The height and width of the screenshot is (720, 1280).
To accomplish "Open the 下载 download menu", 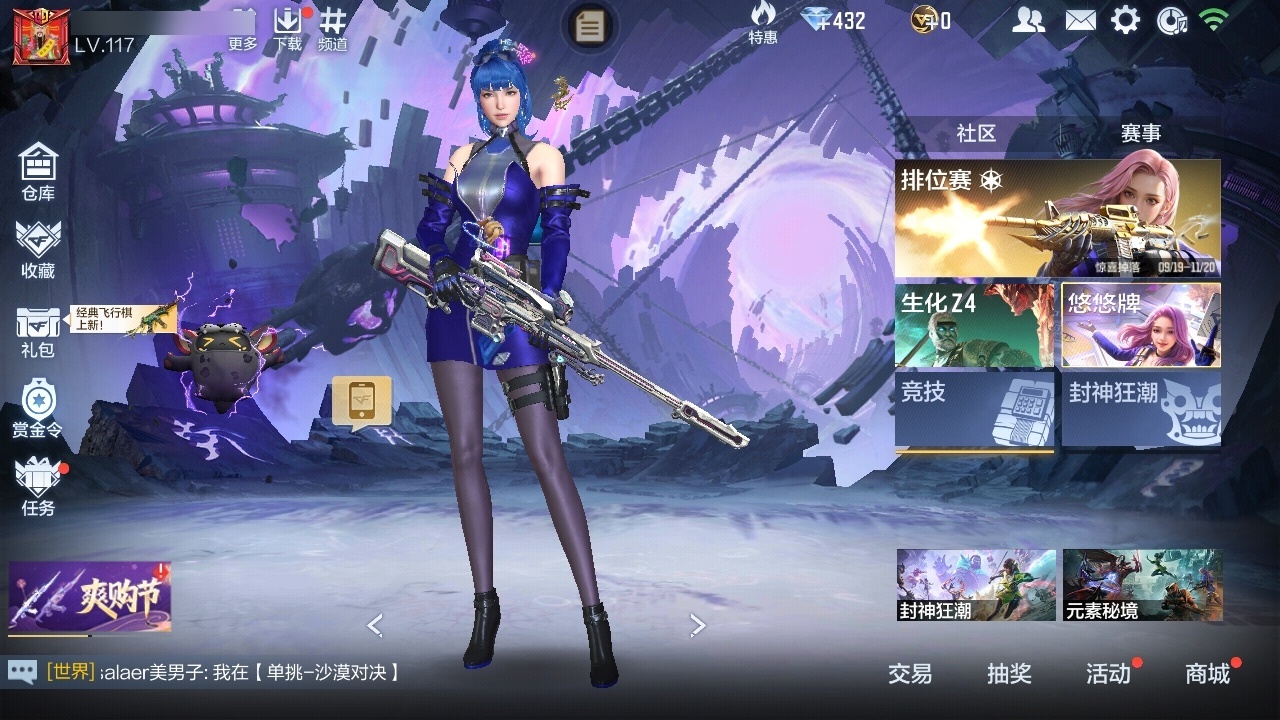I will (x=287, y=27).
